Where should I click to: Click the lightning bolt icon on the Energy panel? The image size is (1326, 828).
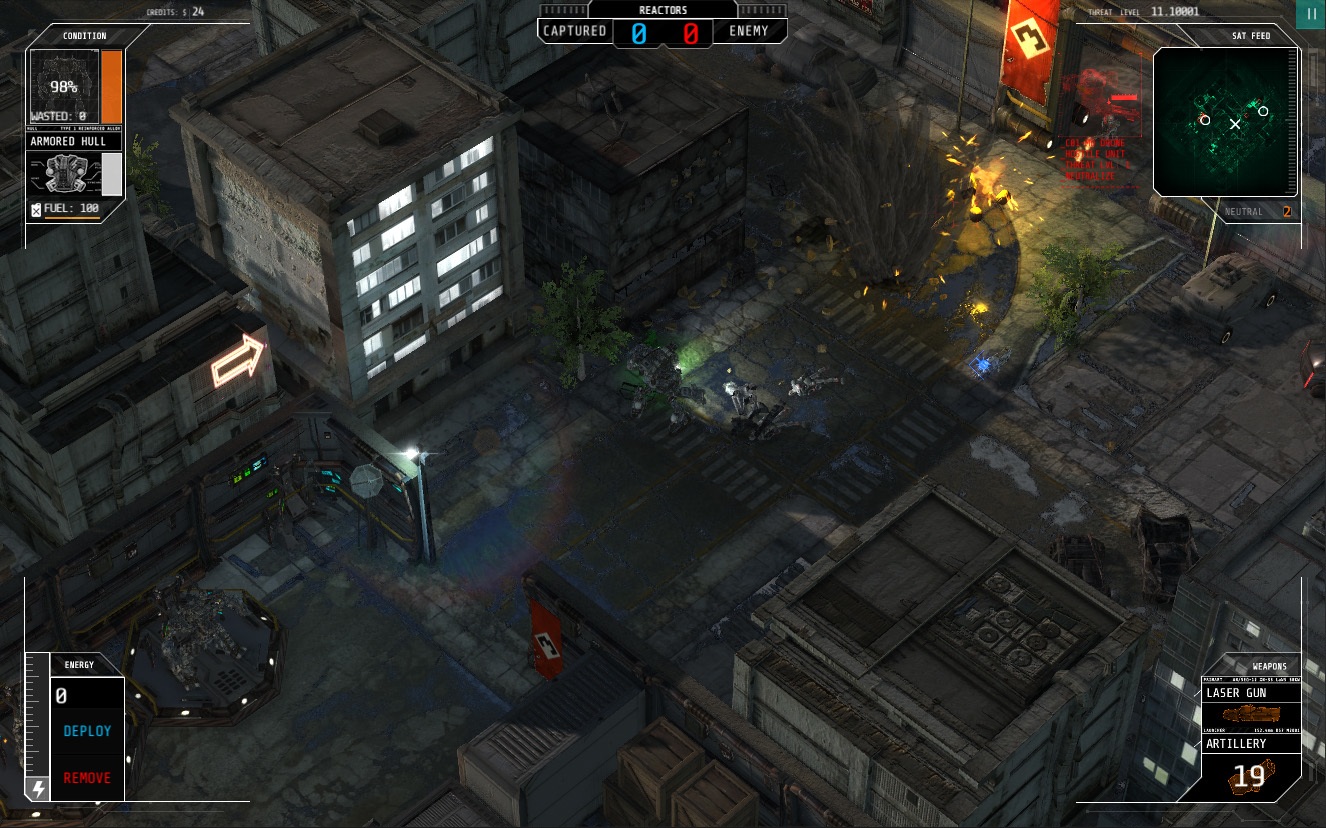point(38,789)
